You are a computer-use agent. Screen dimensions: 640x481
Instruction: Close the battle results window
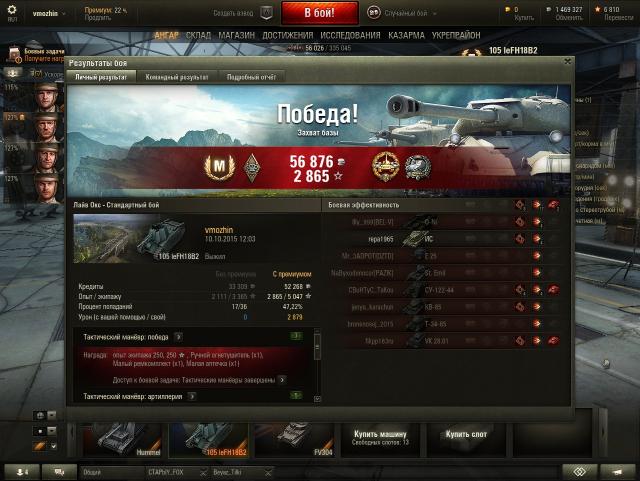[568, 62]
